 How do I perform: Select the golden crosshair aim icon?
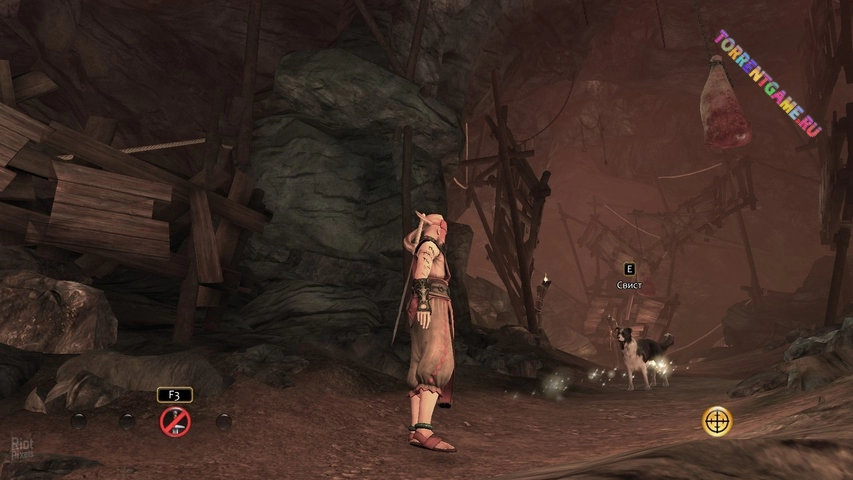(x=717, y=420)
